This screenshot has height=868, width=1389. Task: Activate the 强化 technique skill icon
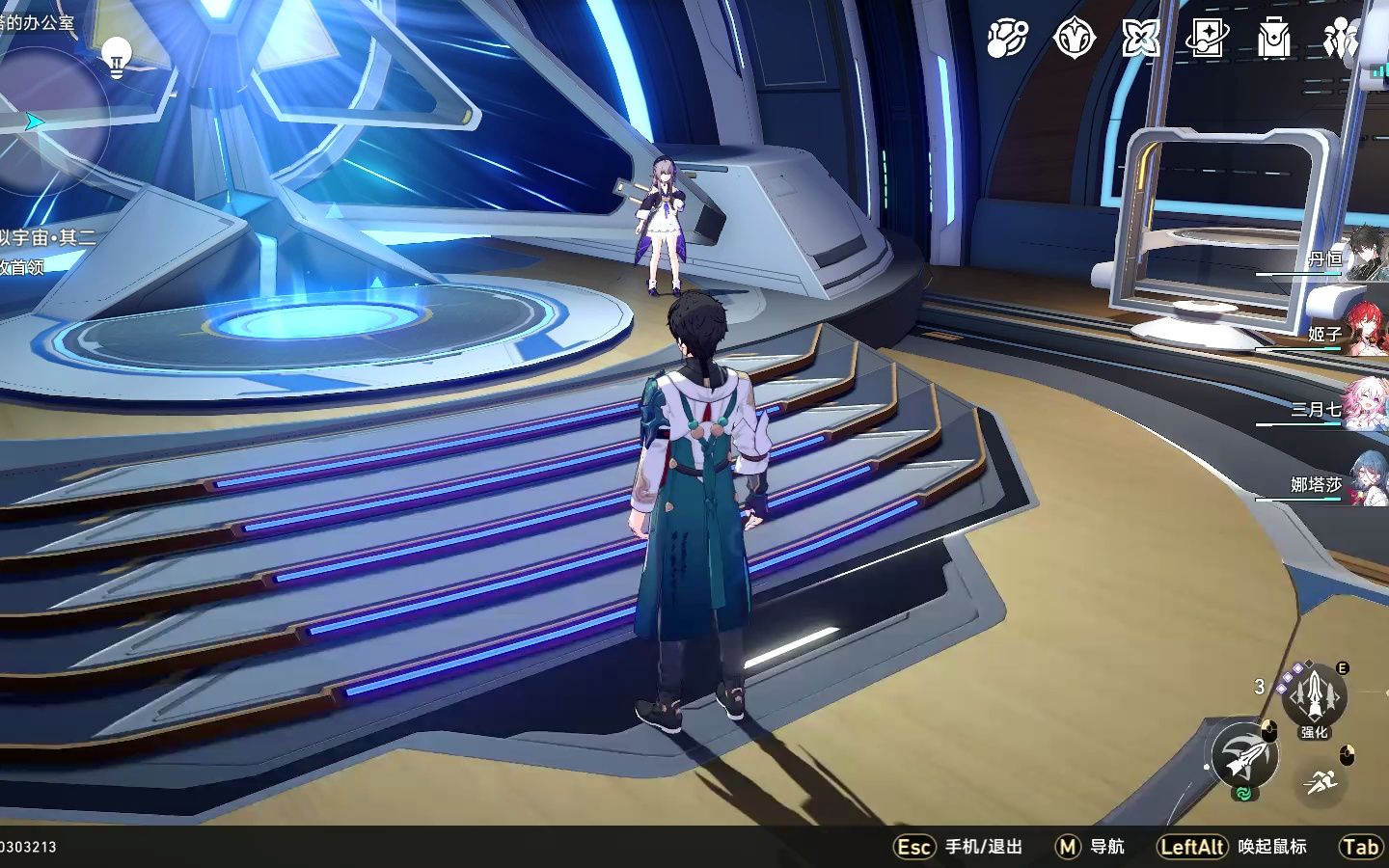tap(1314, 696)
